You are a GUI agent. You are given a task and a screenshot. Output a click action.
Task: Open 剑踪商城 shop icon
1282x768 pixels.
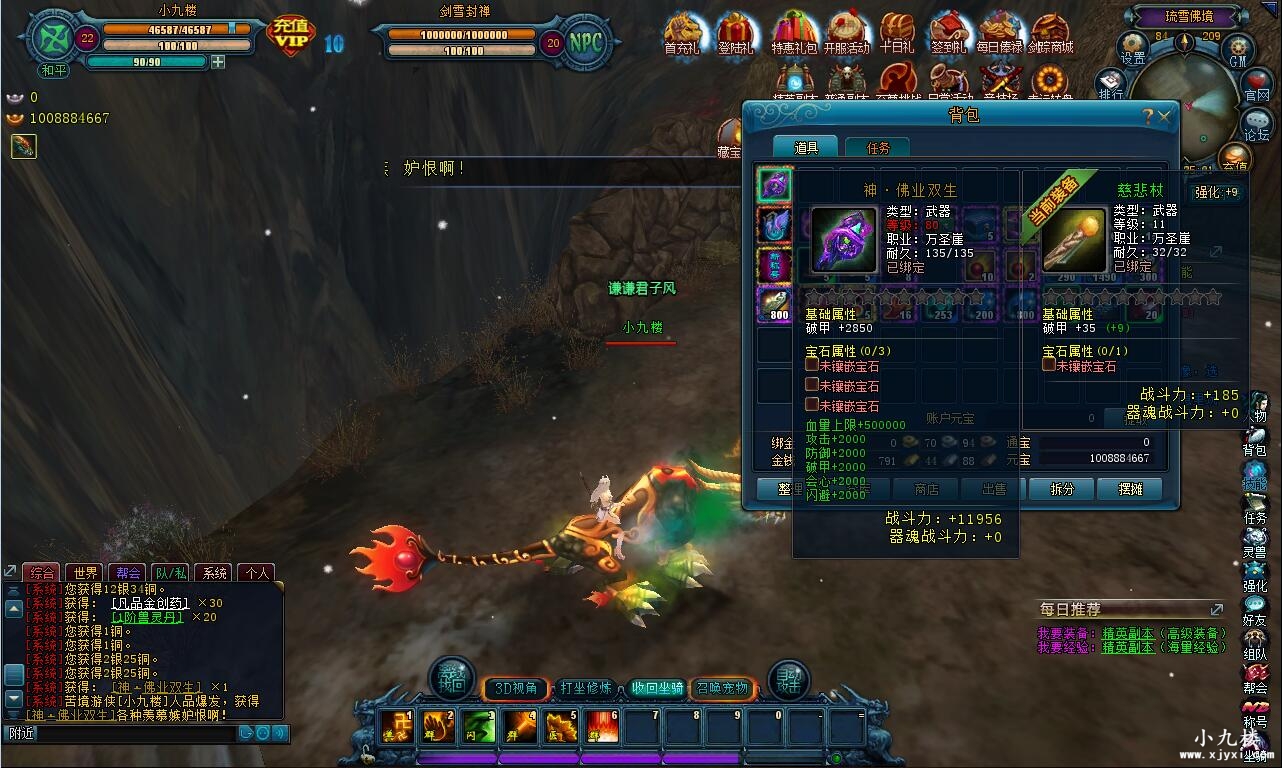(x=1051, y=33)
